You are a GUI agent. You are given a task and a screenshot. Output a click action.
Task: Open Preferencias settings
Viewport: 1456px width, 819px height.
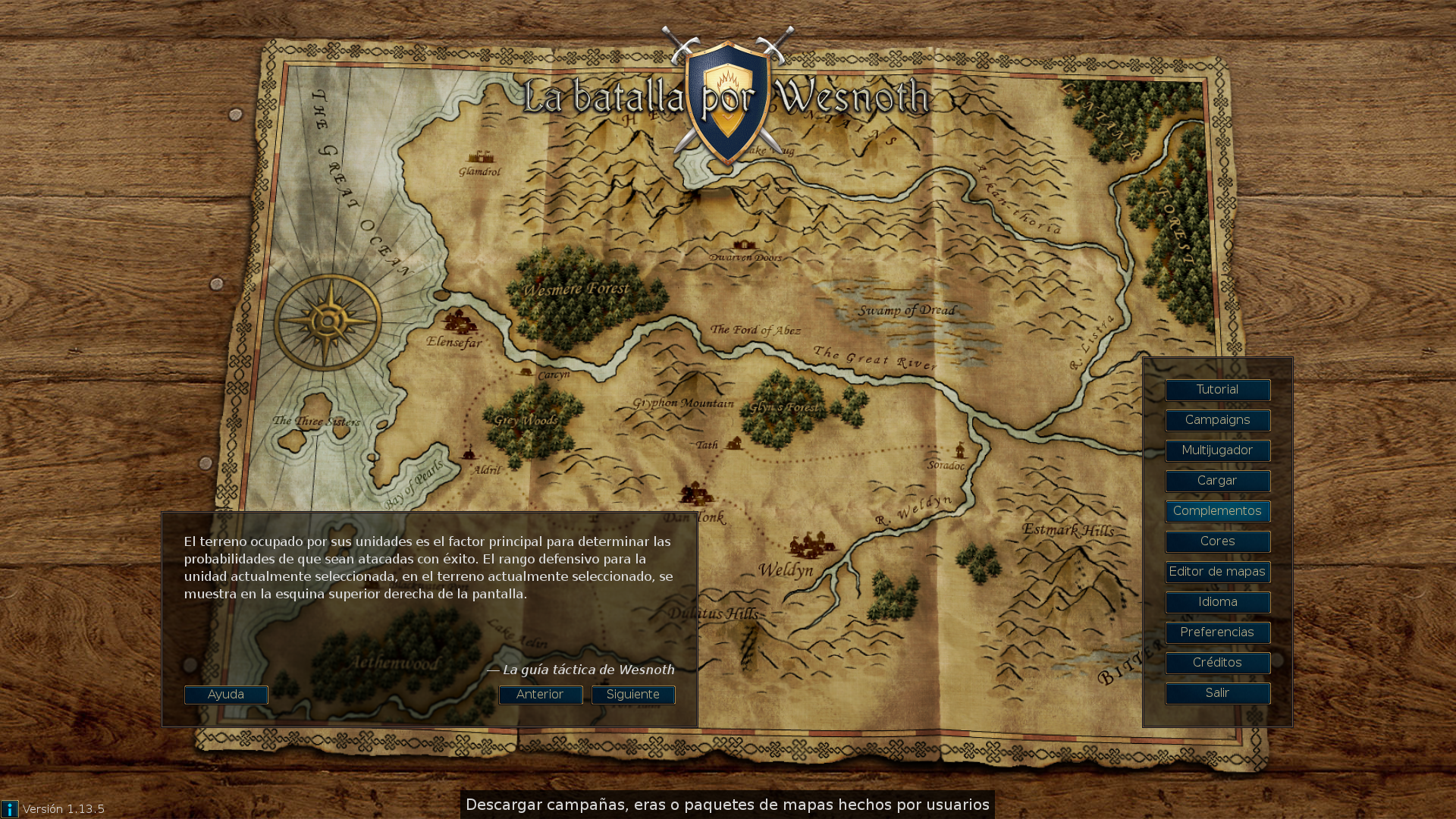point(1217,632)
